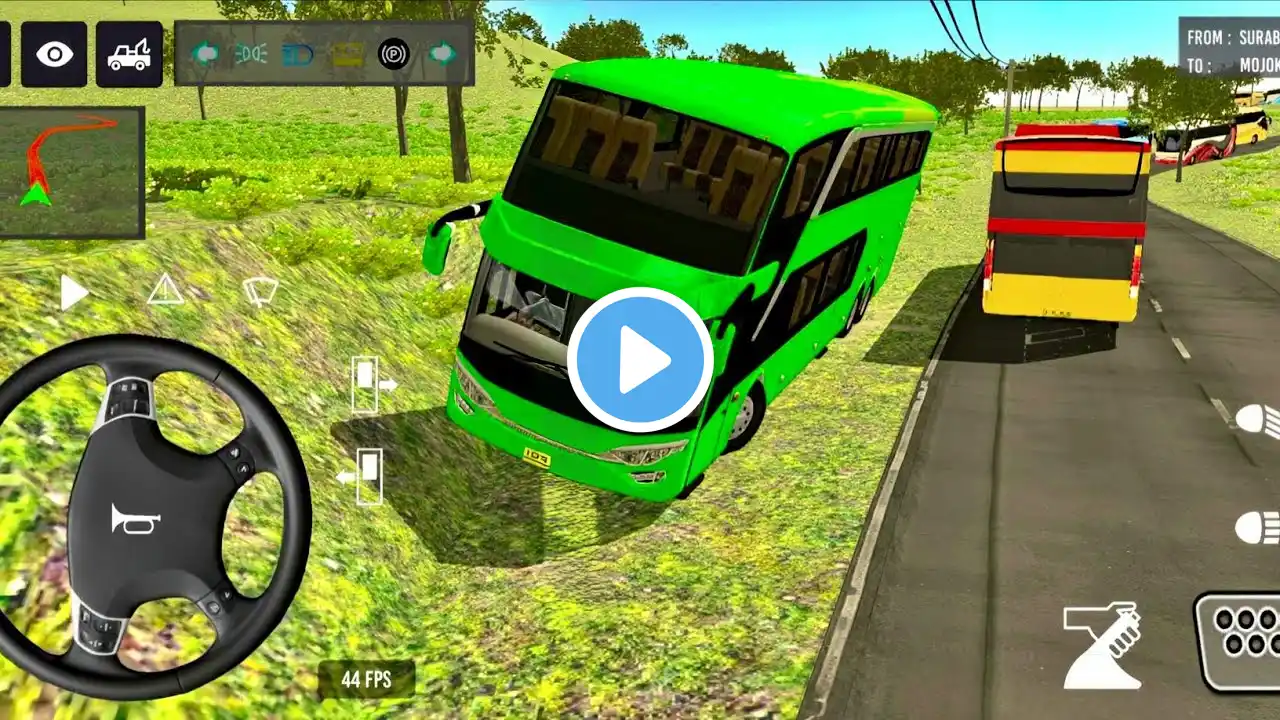Change camera view with the eye icon

(x=54, y=54)
